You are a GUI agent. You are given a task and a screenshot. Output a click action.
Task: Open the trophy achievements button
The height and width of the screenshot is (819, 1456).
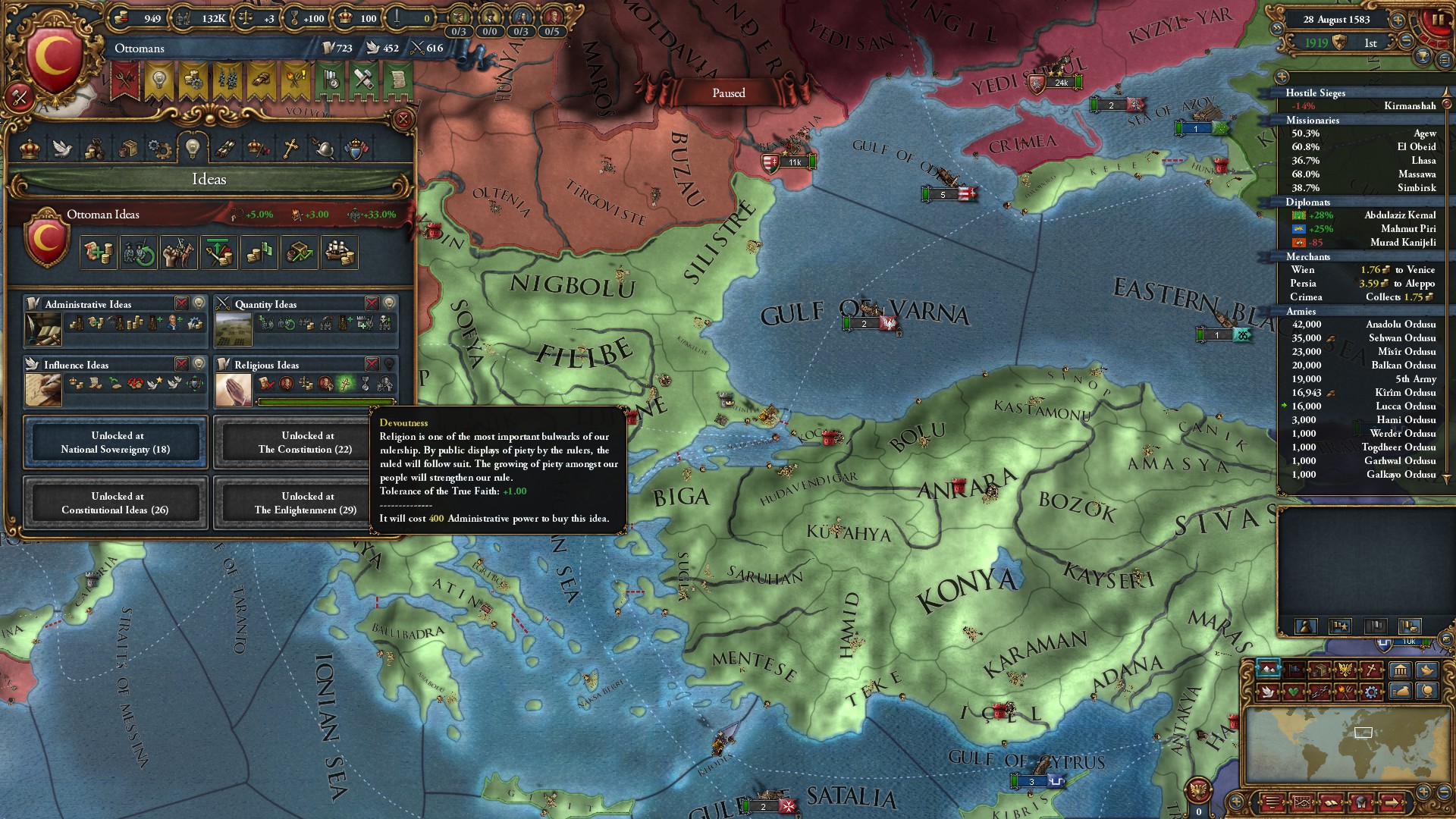tap(1423, 58)
